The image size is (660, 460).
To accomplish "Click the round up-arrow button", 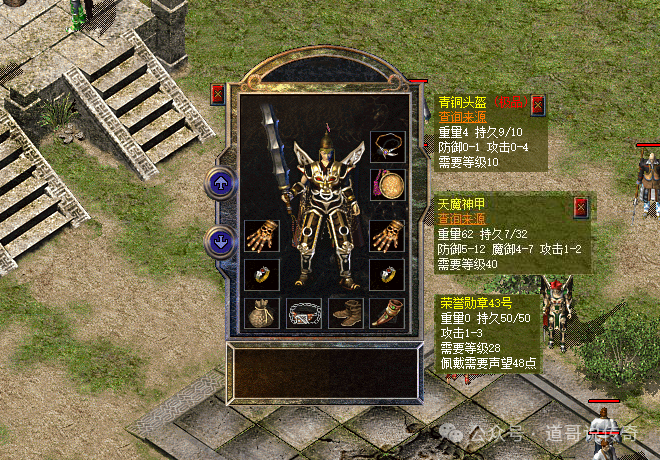I will coord(219,183).
